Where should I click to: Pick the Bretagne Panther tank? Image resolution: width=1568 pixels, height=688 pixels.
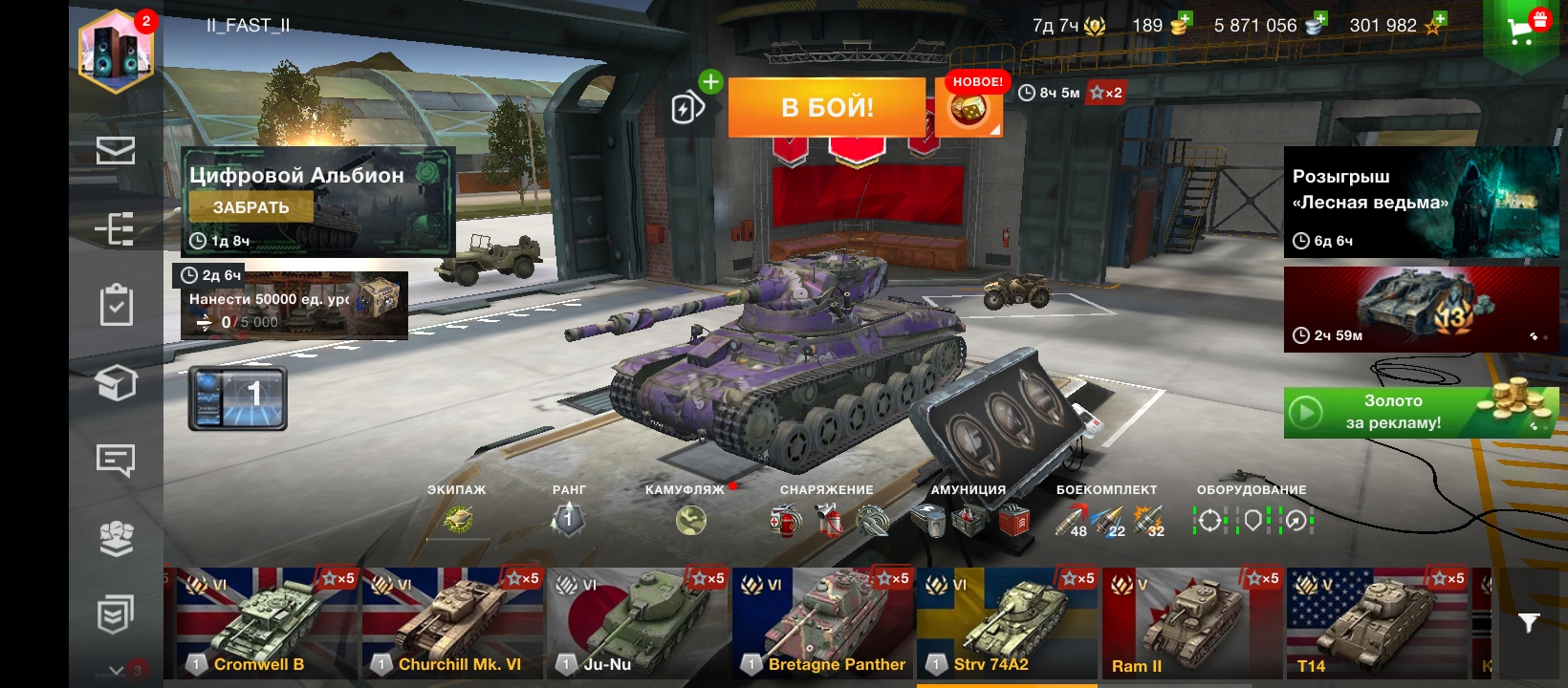[x=822, y=623]
